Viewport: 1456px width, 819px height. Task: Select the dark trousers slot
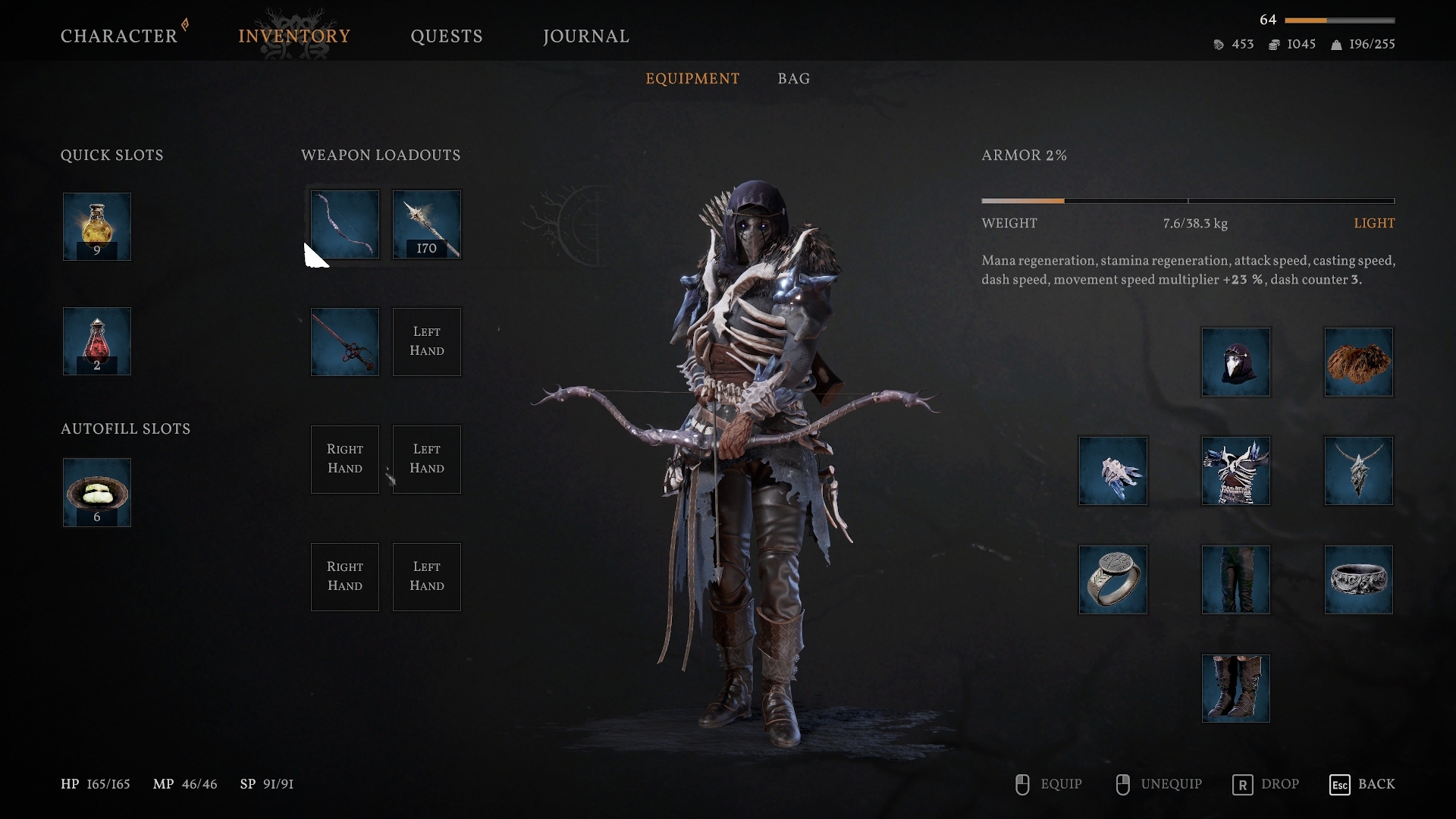1236,580
